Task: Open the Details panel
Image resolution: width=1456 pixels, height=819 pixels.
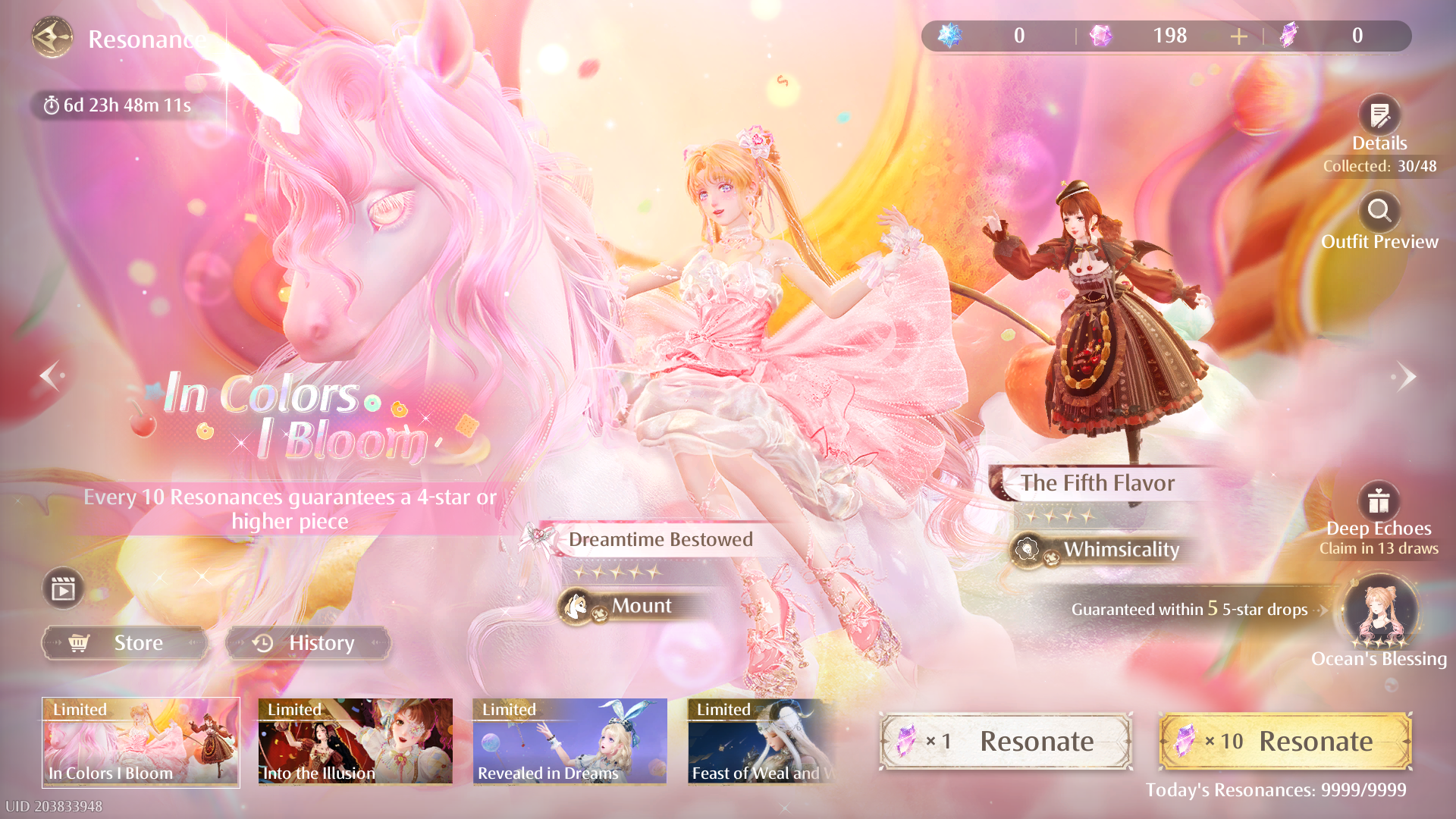Action: point(1379,116)
